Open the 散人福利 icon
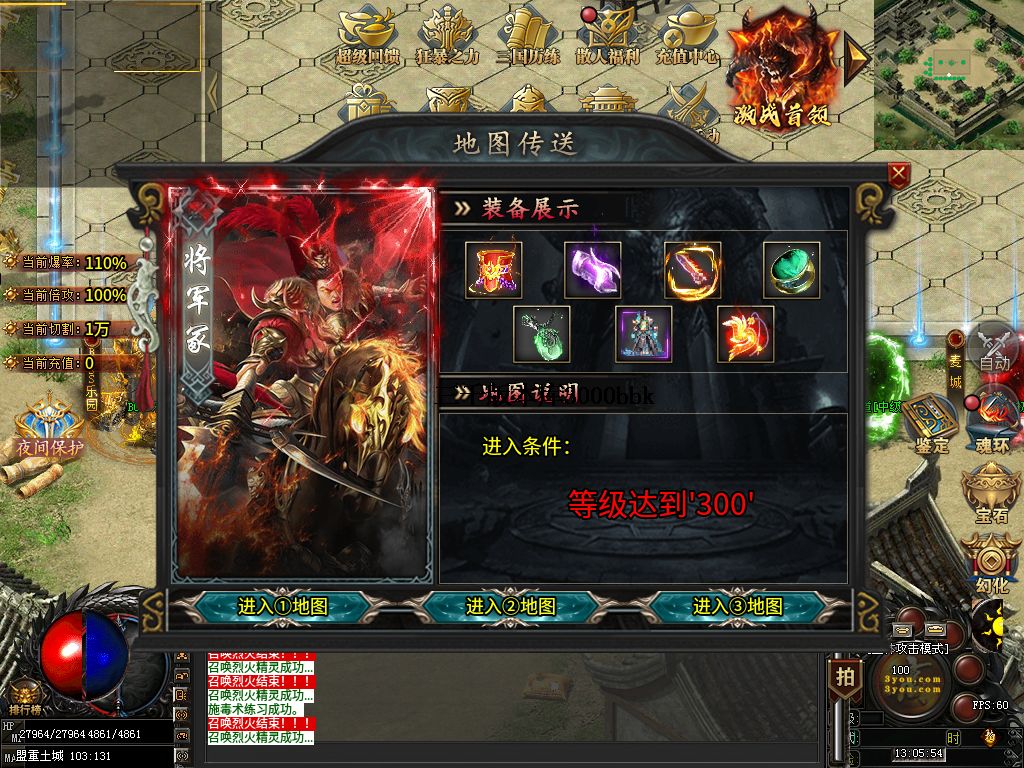Image resolution: width=1024 pixels, height=768 pixels. pos(607,36)
